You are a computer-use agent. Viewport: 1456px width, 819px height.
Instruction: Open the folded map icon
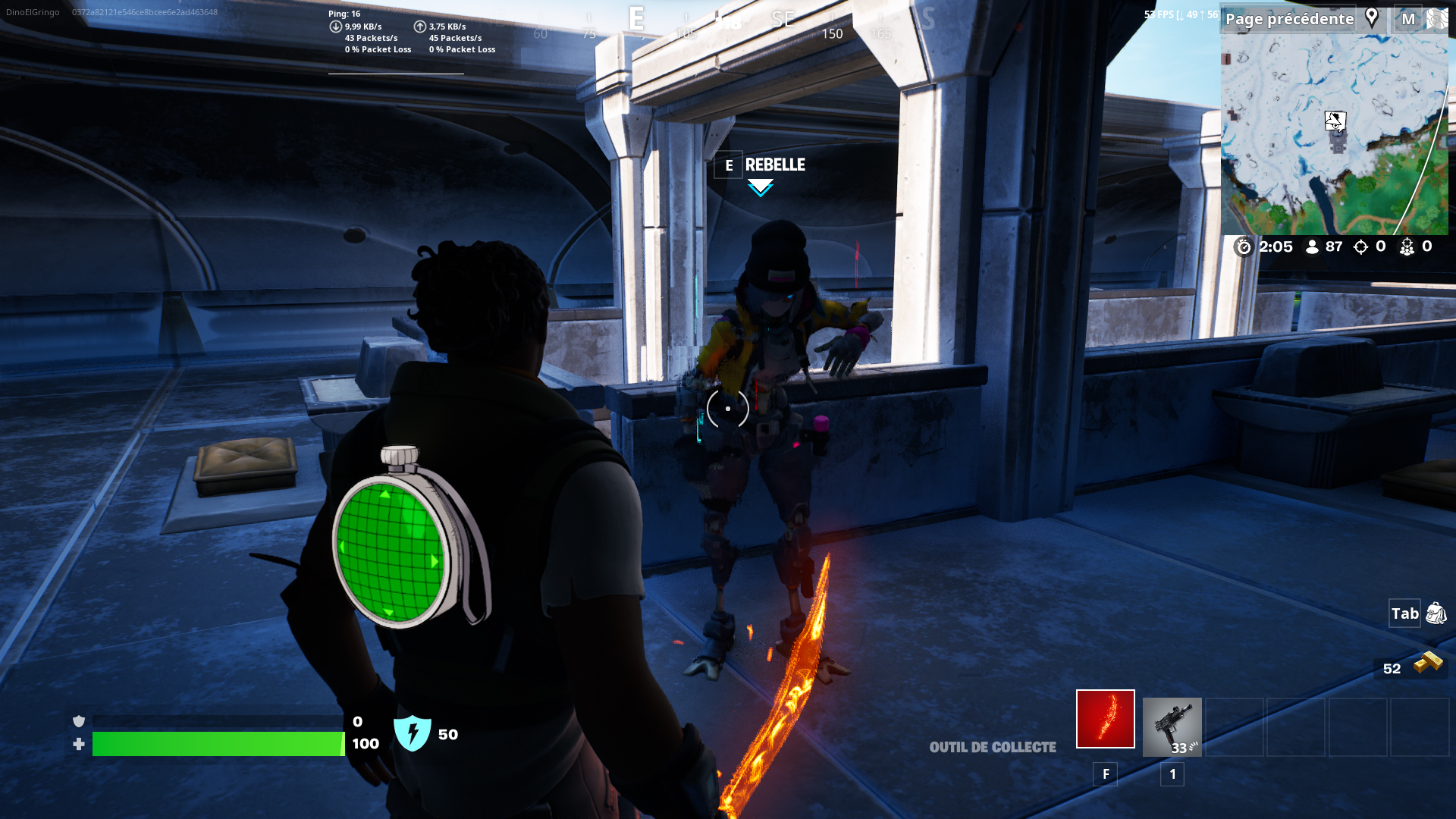coord(1436,19)
